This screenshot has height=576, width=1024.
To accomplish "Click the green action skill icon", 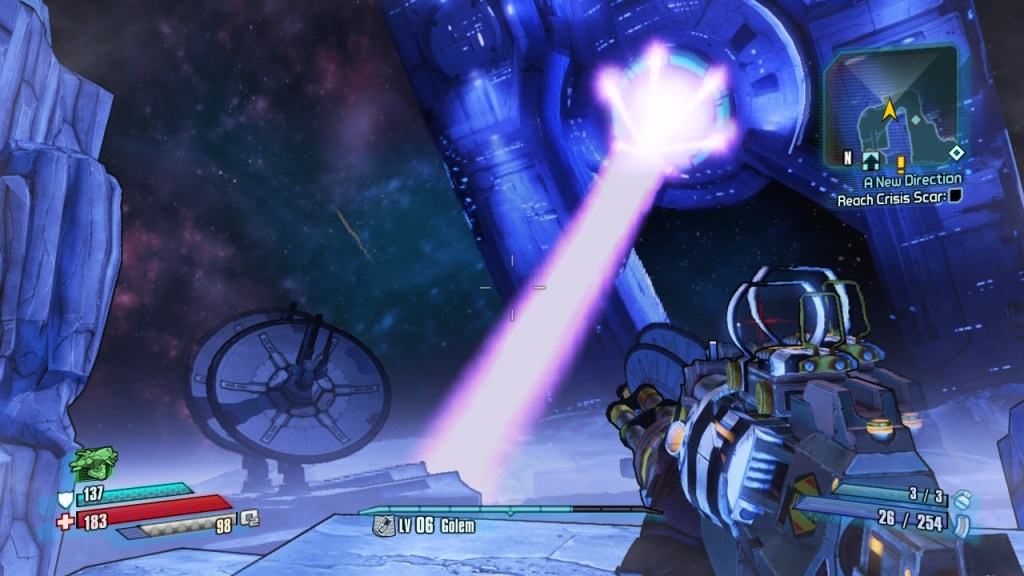I will click(x=94, y=463).
